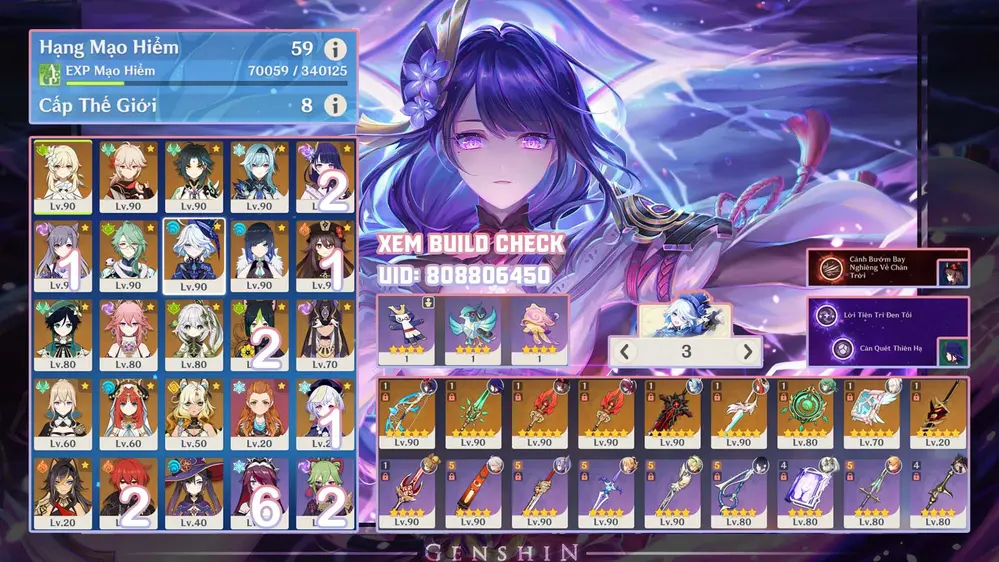999x562 pixels.
Task: Go to the previous page arrow
Action: click(624, 352)
